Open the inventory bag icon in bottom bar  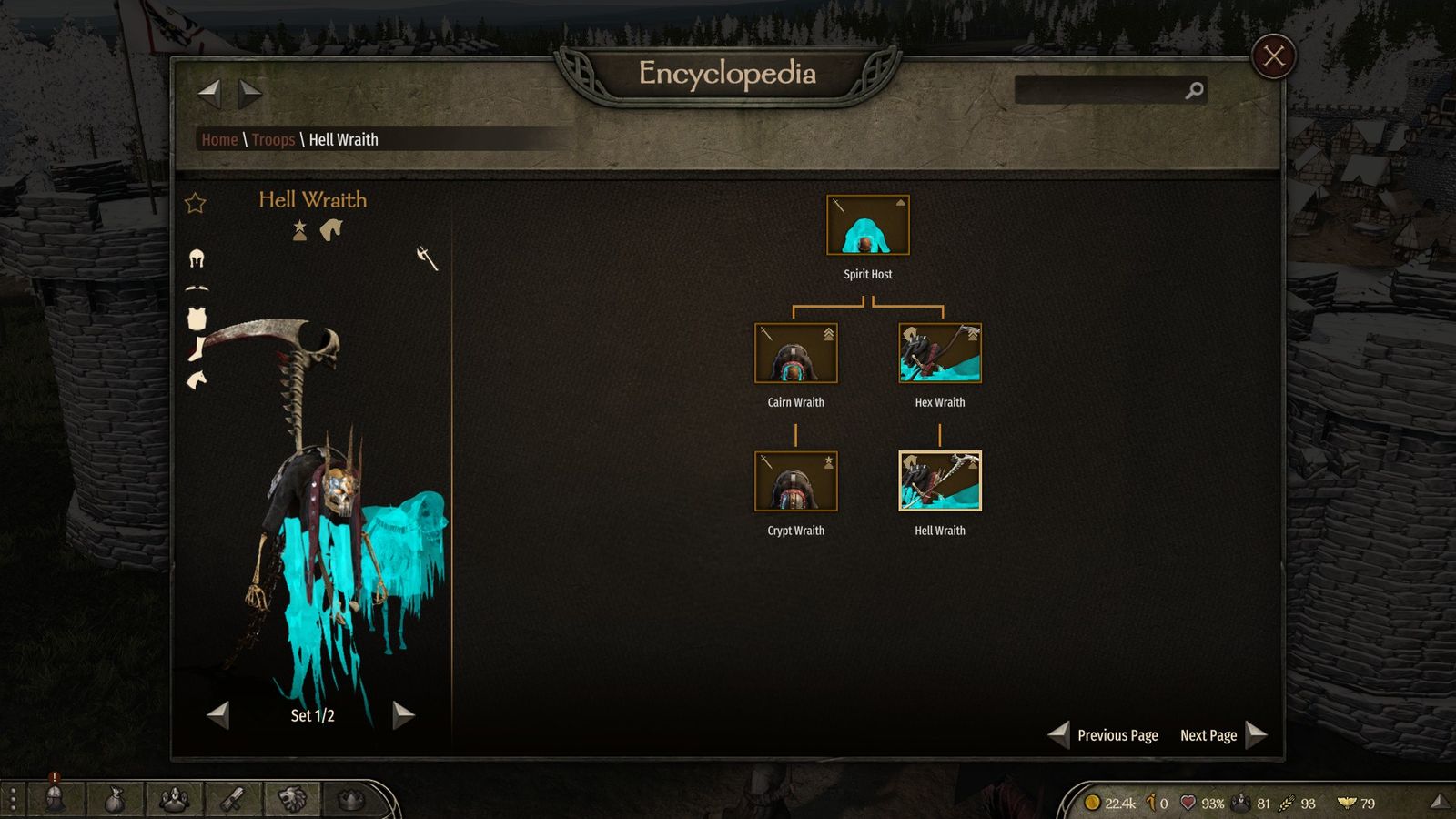point(114,800)
